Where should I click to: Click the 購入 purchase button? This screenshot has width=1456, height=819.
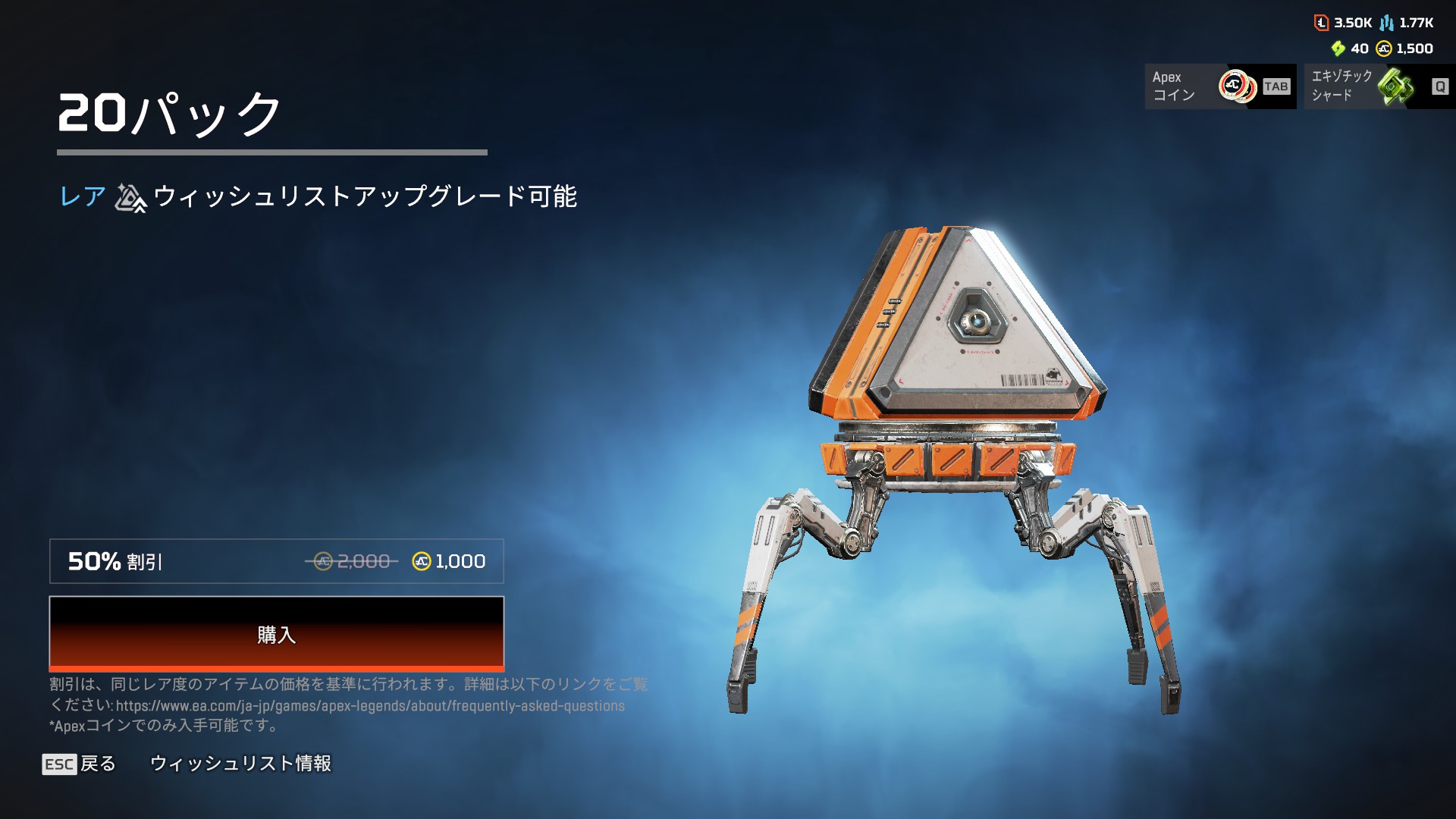click(x=276, y=633)
